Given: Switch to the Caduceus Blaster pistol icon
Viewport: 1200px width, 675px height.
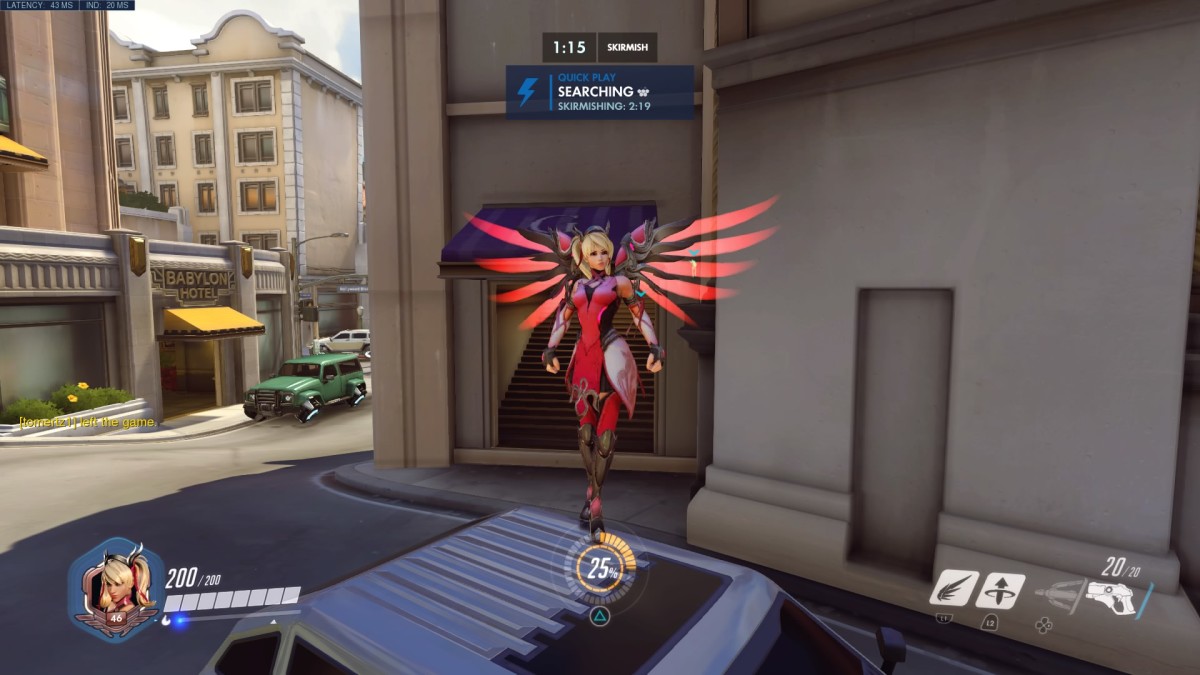Looking at the screenshot, I should (1111, 597).
